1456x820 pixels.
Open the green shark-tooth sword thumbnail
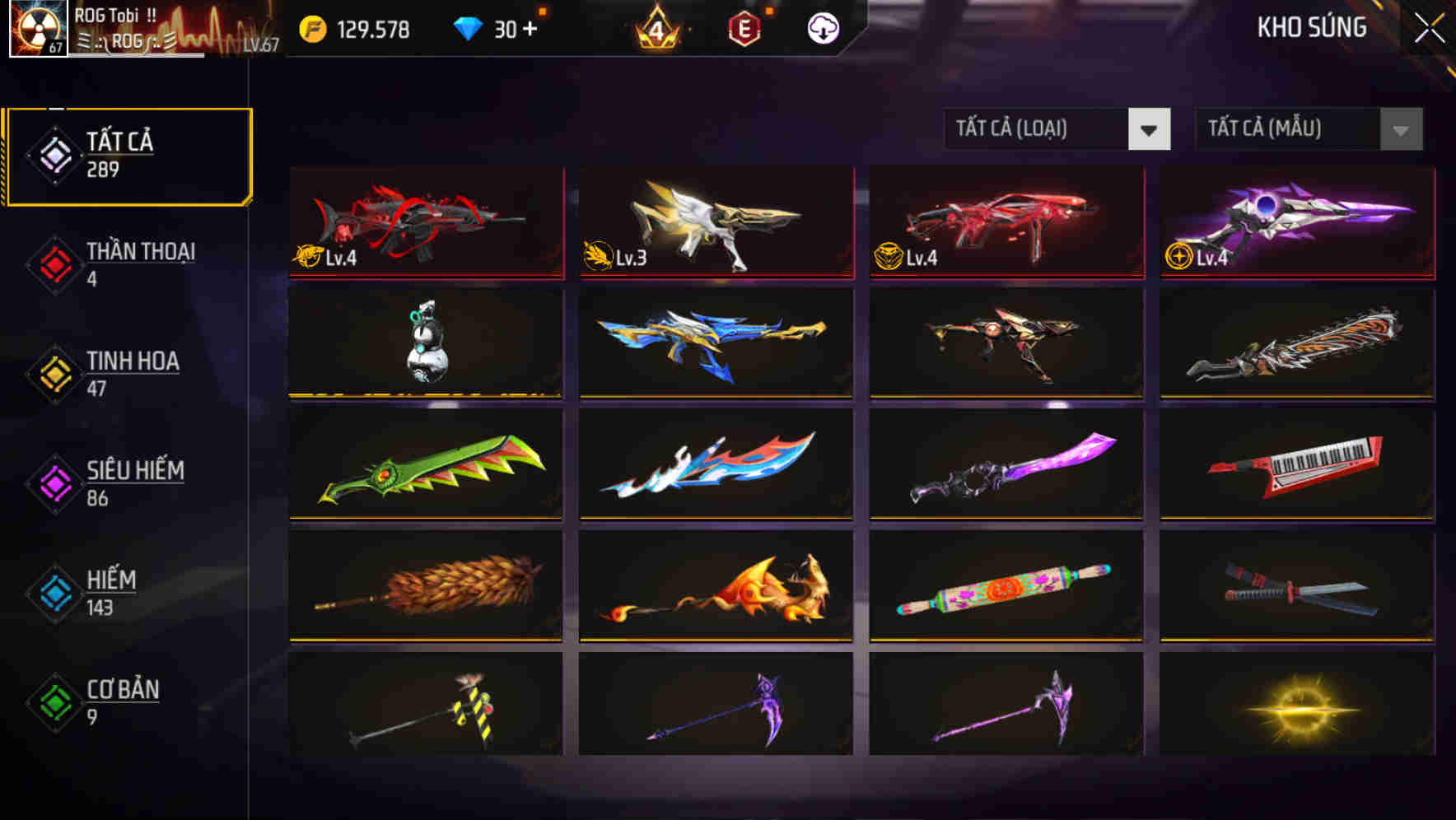(x=425, y=465)
